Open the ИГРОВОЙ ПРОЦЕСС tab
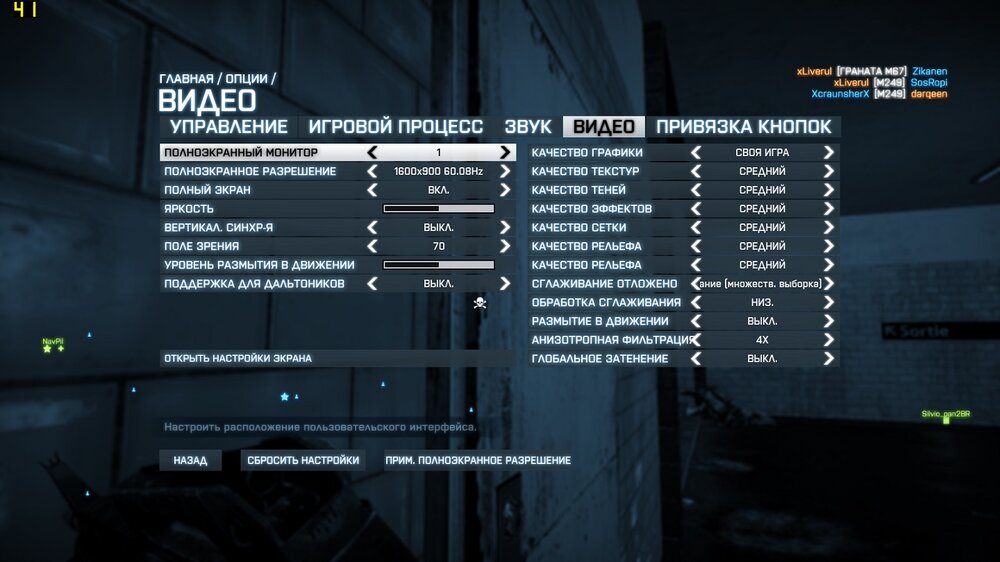Screen dimensions: 1000x562 (x=395, y=127)
